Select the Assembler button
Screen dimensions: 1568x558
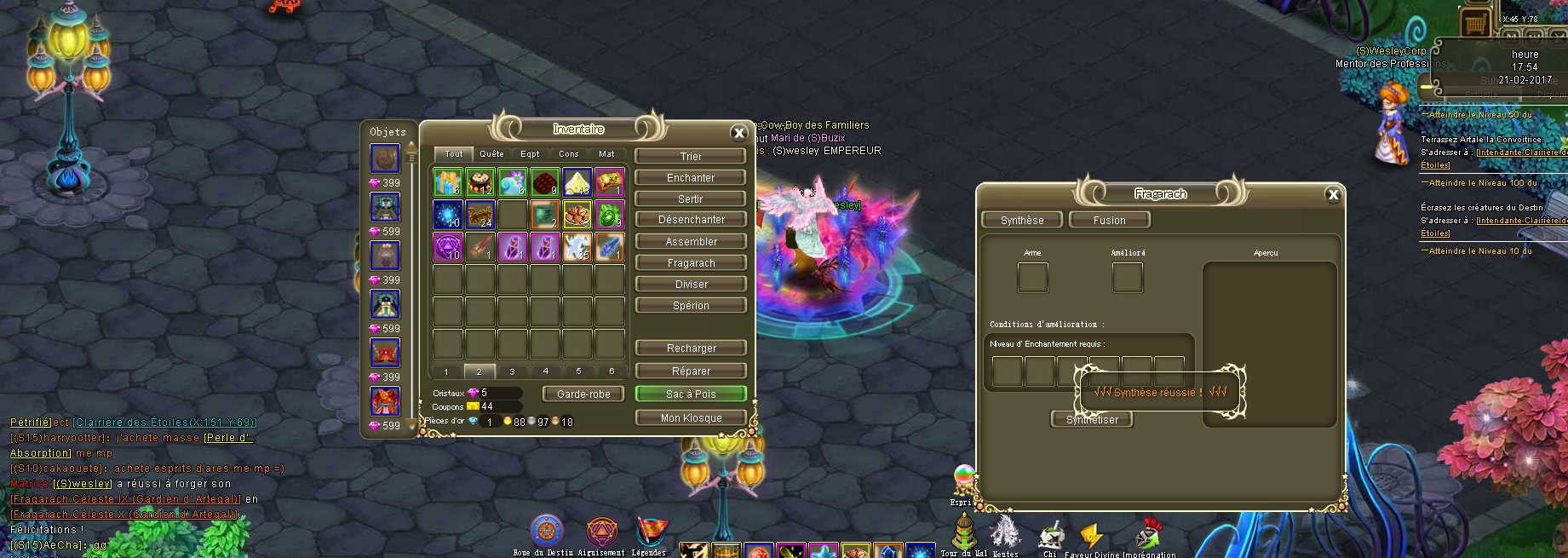coord(691,242)
